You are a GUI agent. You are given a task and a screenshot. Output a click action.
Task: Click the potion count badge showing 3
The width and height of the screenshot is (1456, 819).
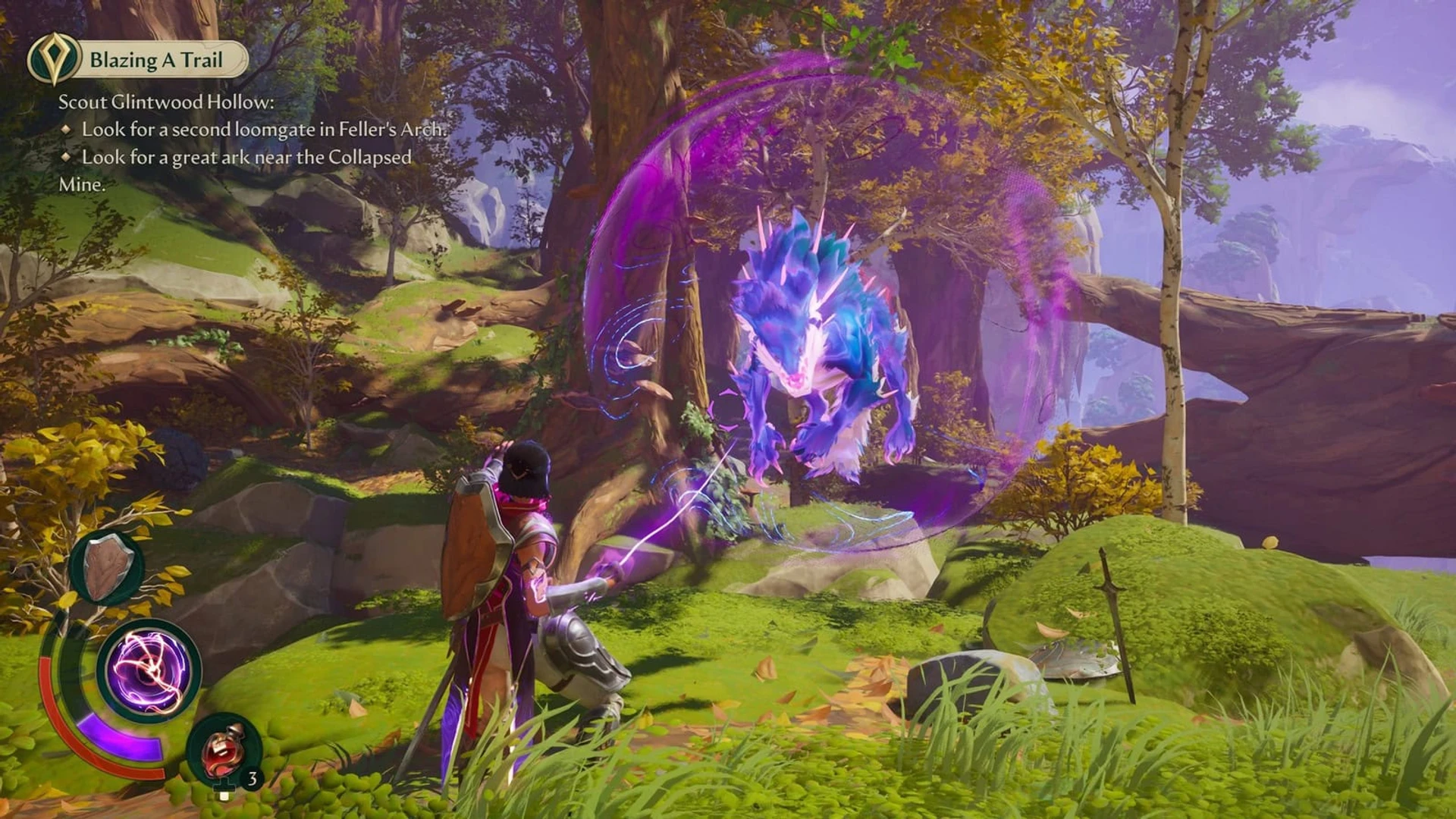click(x=253, y=778)
